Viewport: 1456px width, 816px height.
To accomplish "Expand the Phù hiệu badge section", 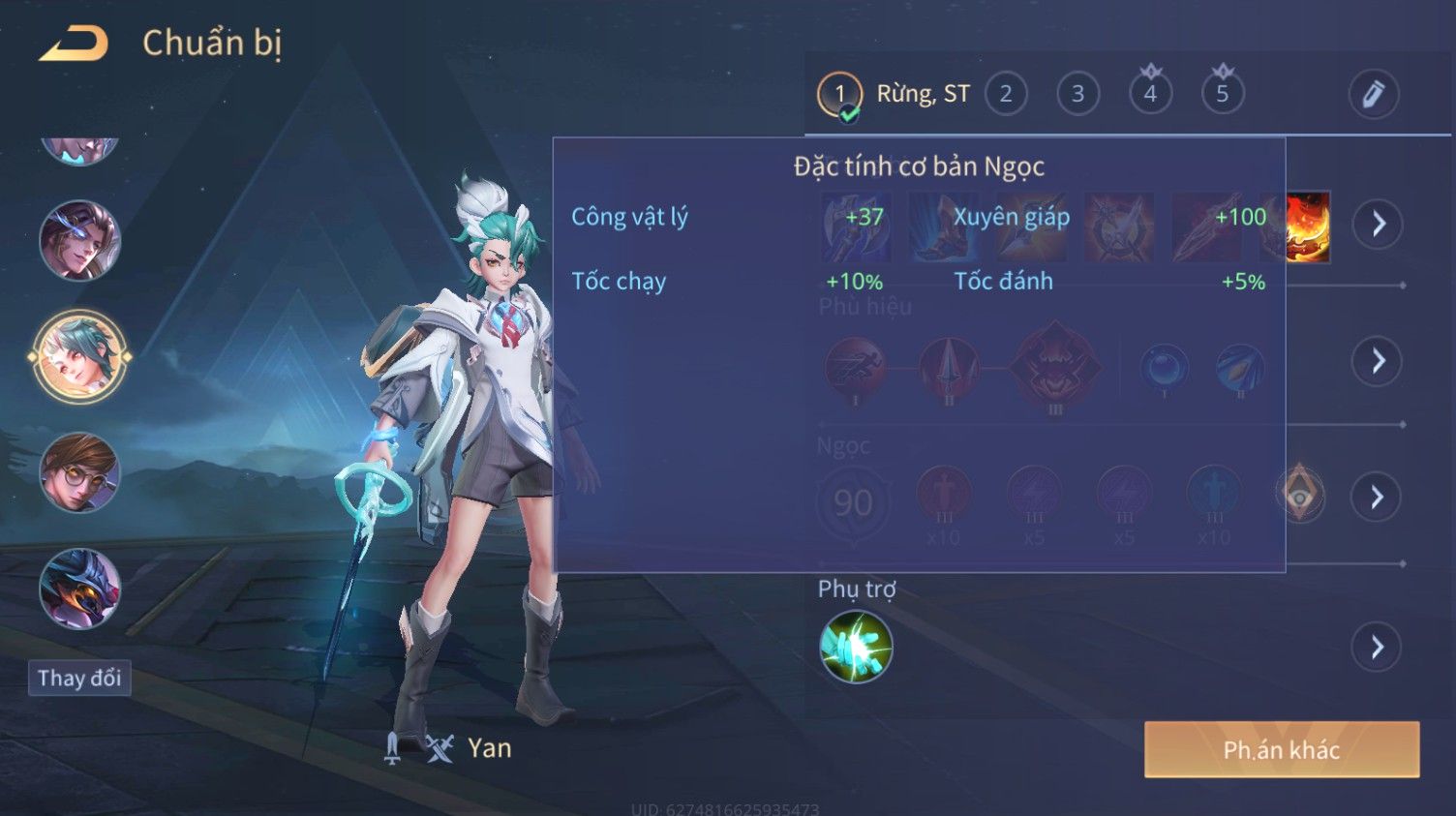I will [x=1378, y=361].
